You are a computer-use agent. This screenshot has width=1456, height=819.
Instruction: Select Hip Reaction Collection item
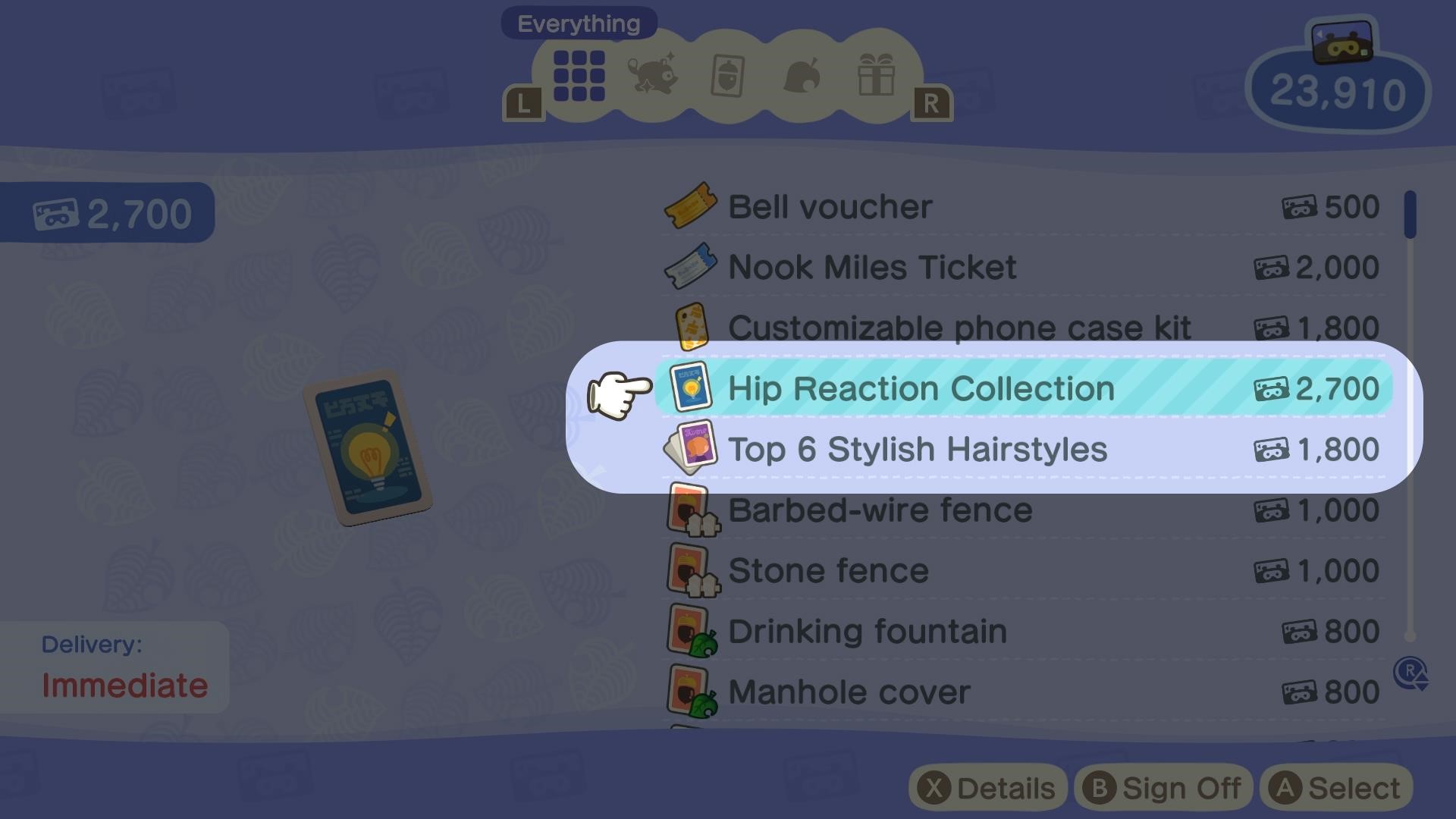pos(921,389)
